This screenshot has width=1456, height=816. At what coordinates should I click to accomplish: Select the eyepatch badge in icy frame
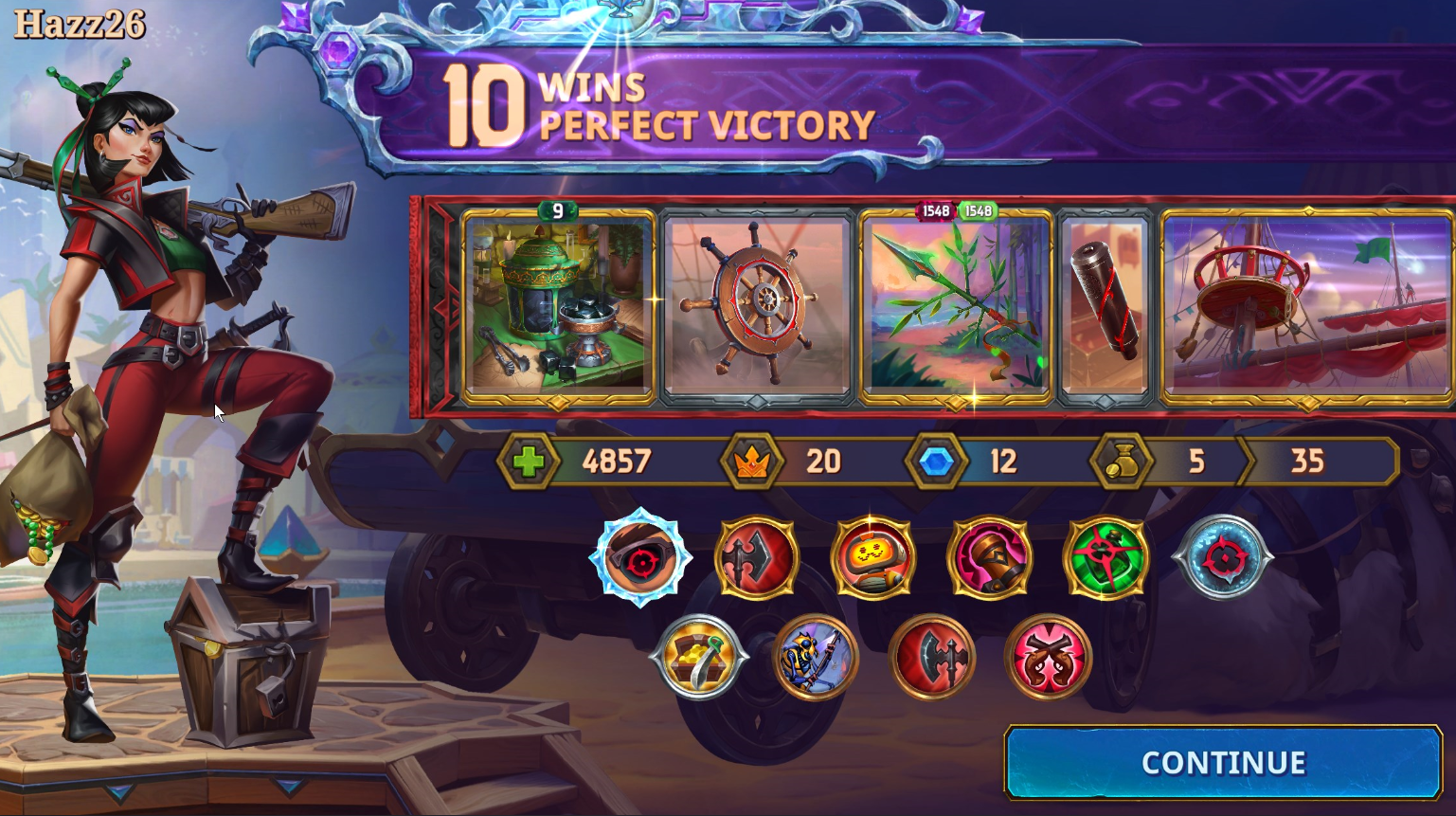point(641,558)
